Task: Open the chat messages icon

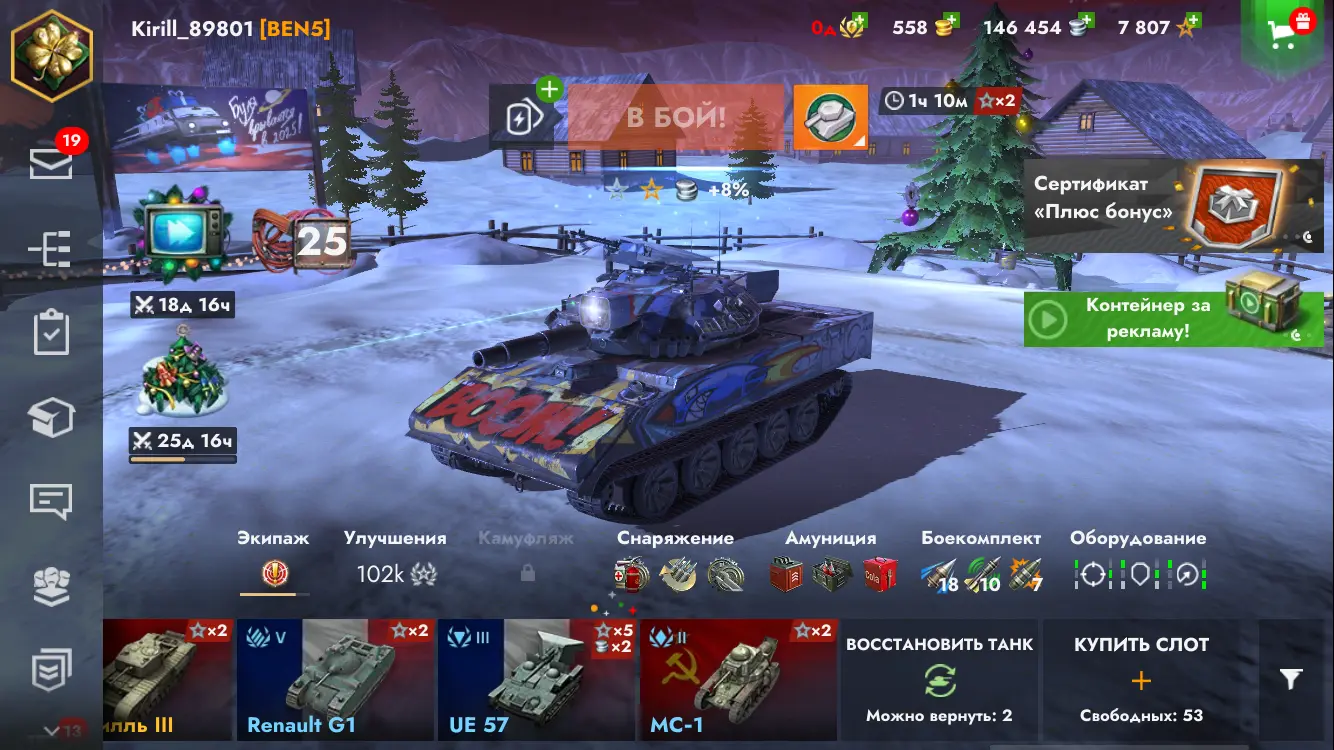Action: [51, 500]
